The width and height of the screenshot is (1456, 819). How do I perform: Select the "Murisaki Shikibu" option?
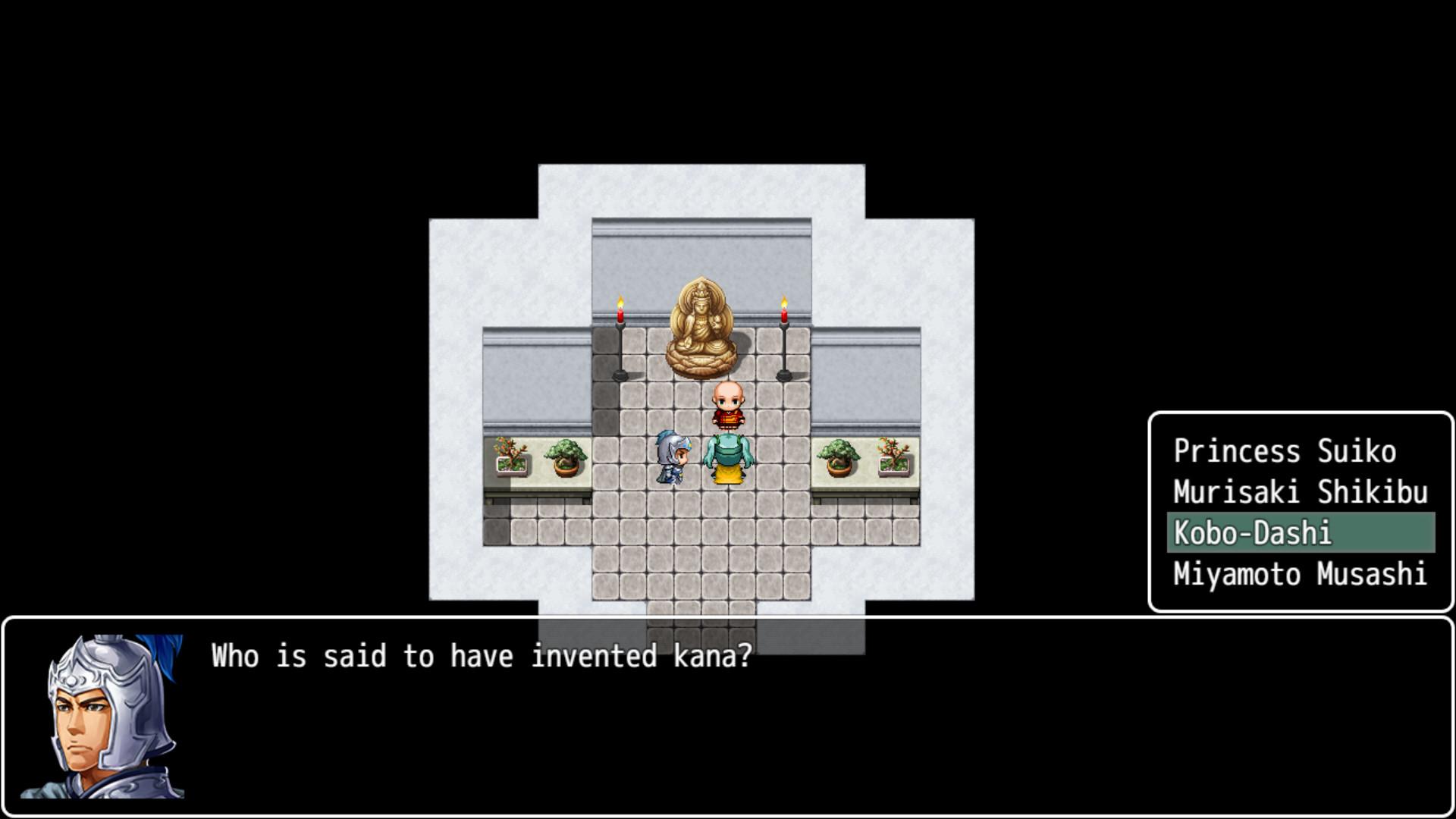click(1298, 492)
